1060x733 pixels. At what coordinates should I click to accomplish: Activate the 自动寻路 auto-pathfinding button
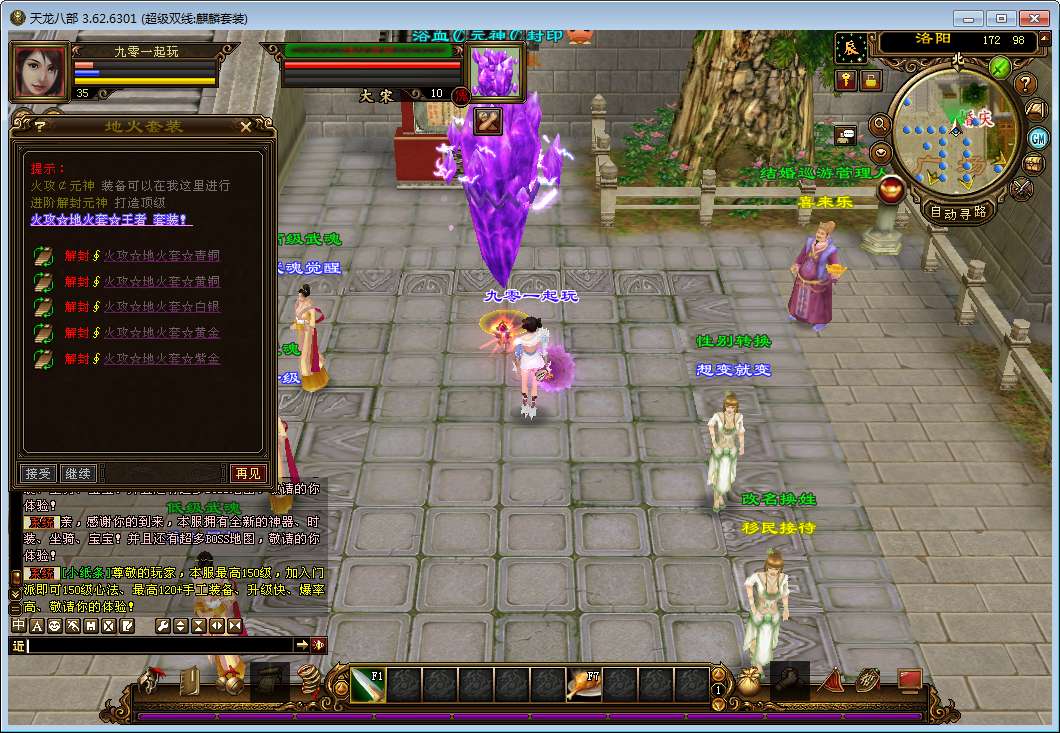[x=957, y=212]
